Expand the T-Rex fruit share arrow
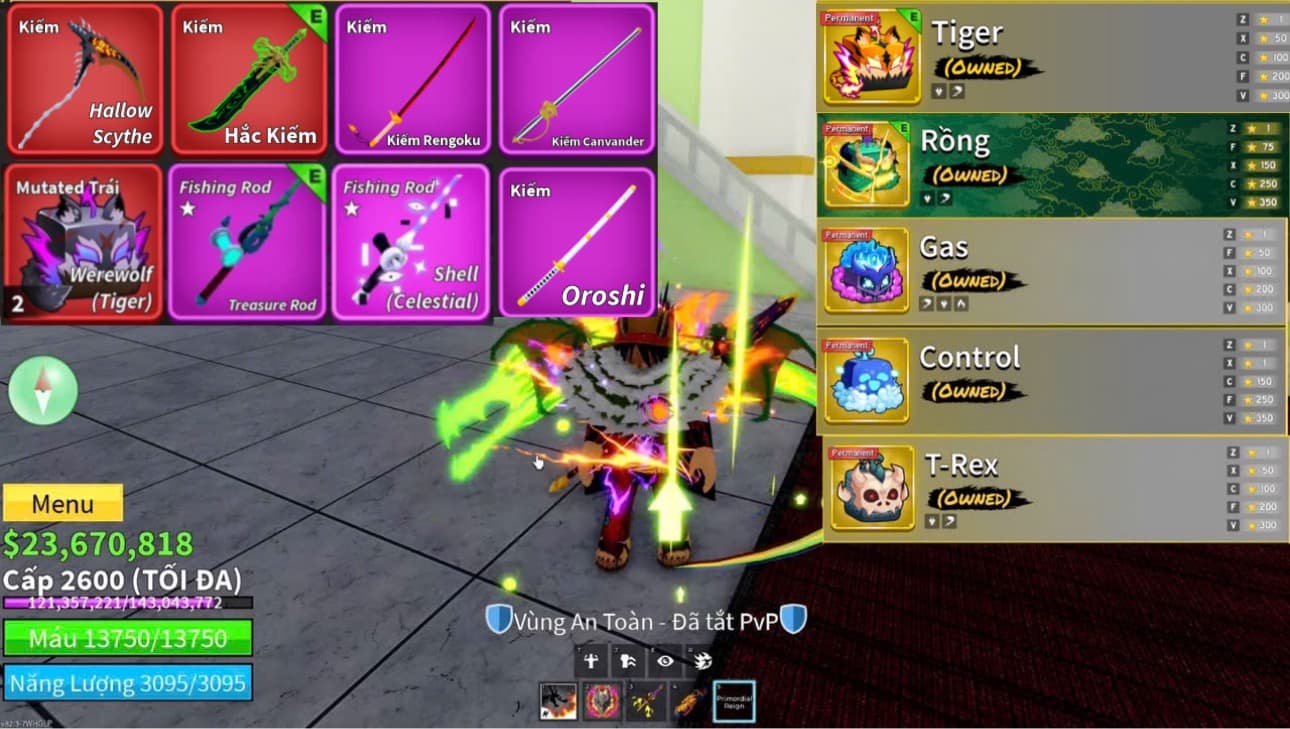Image resolution: width=1290 pixels, height=729 pixels. point(948,521)
